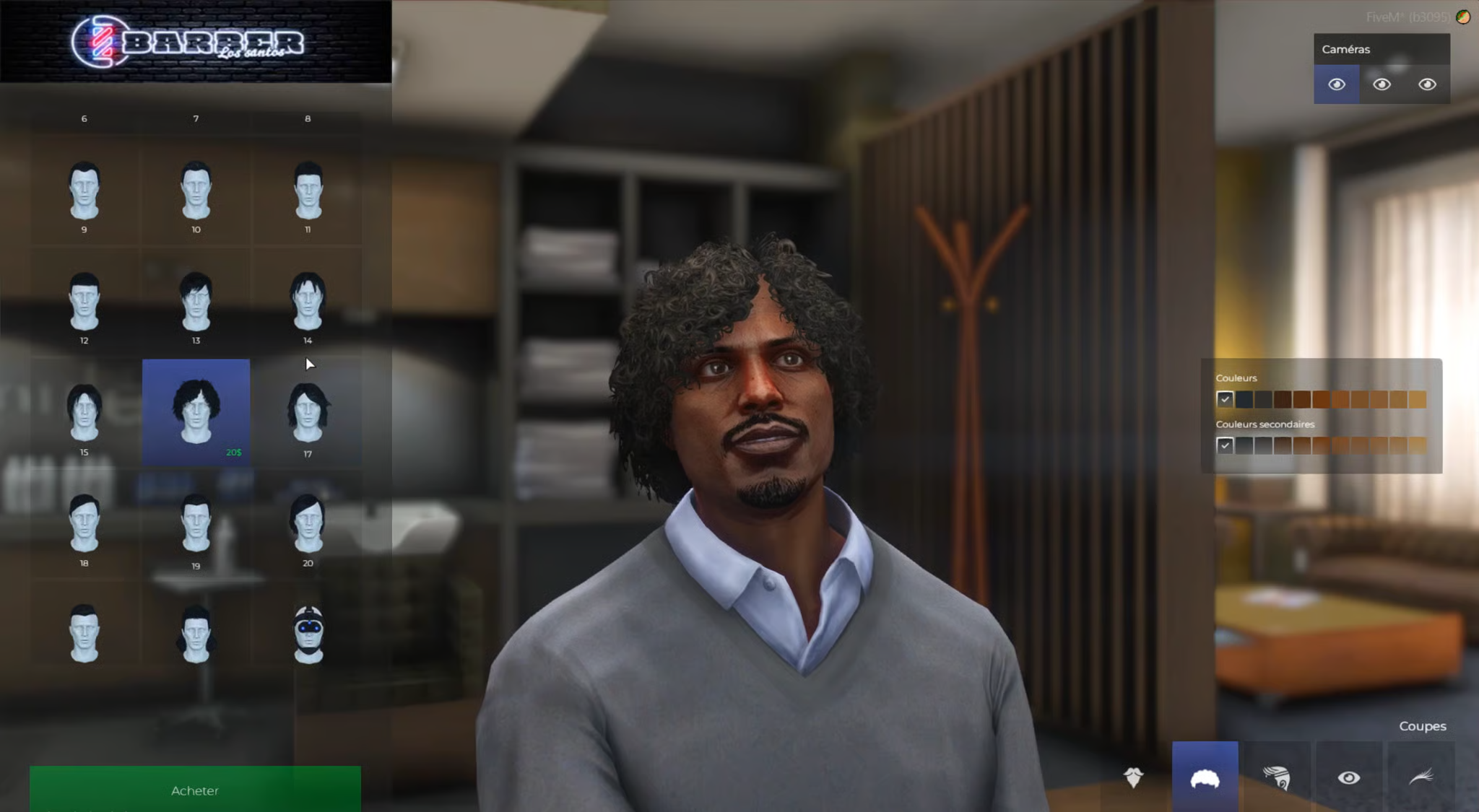
Task: Select hairstyle number 20
Action: (x=308, y=524)
